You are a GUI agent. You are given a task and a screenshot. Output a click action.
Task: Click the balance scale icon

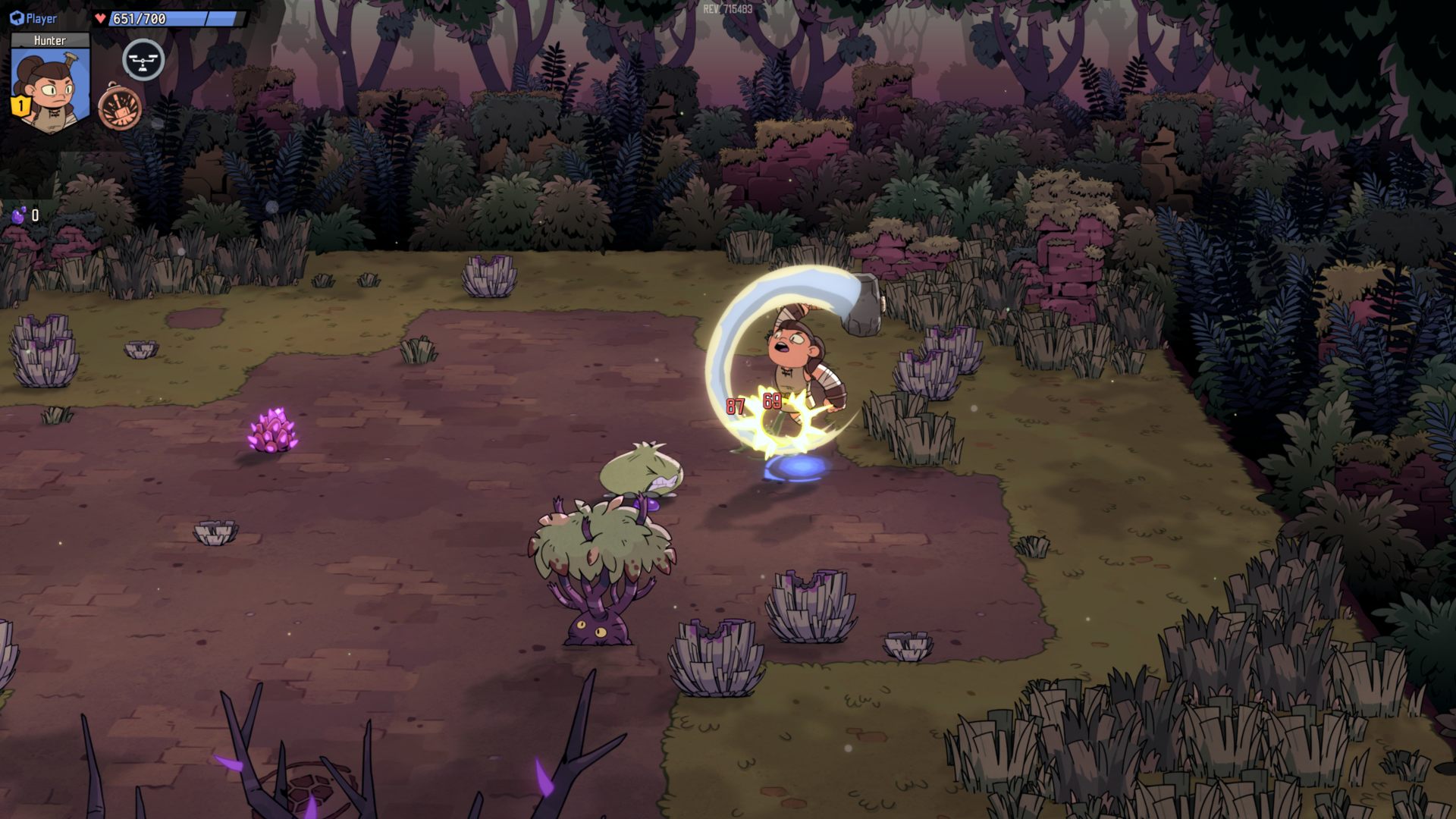click(x=143, y=60)
